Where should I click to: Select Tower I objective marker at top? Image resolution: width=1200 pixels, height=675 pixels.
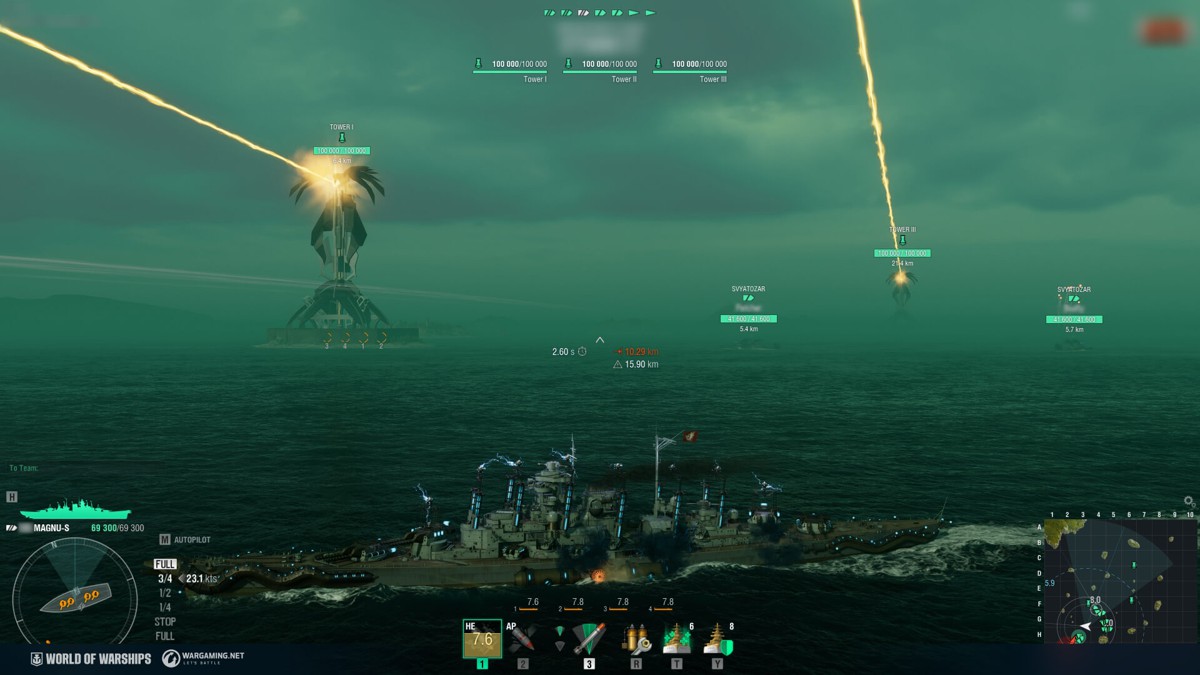pyautogui.click(x=510, y=66)
